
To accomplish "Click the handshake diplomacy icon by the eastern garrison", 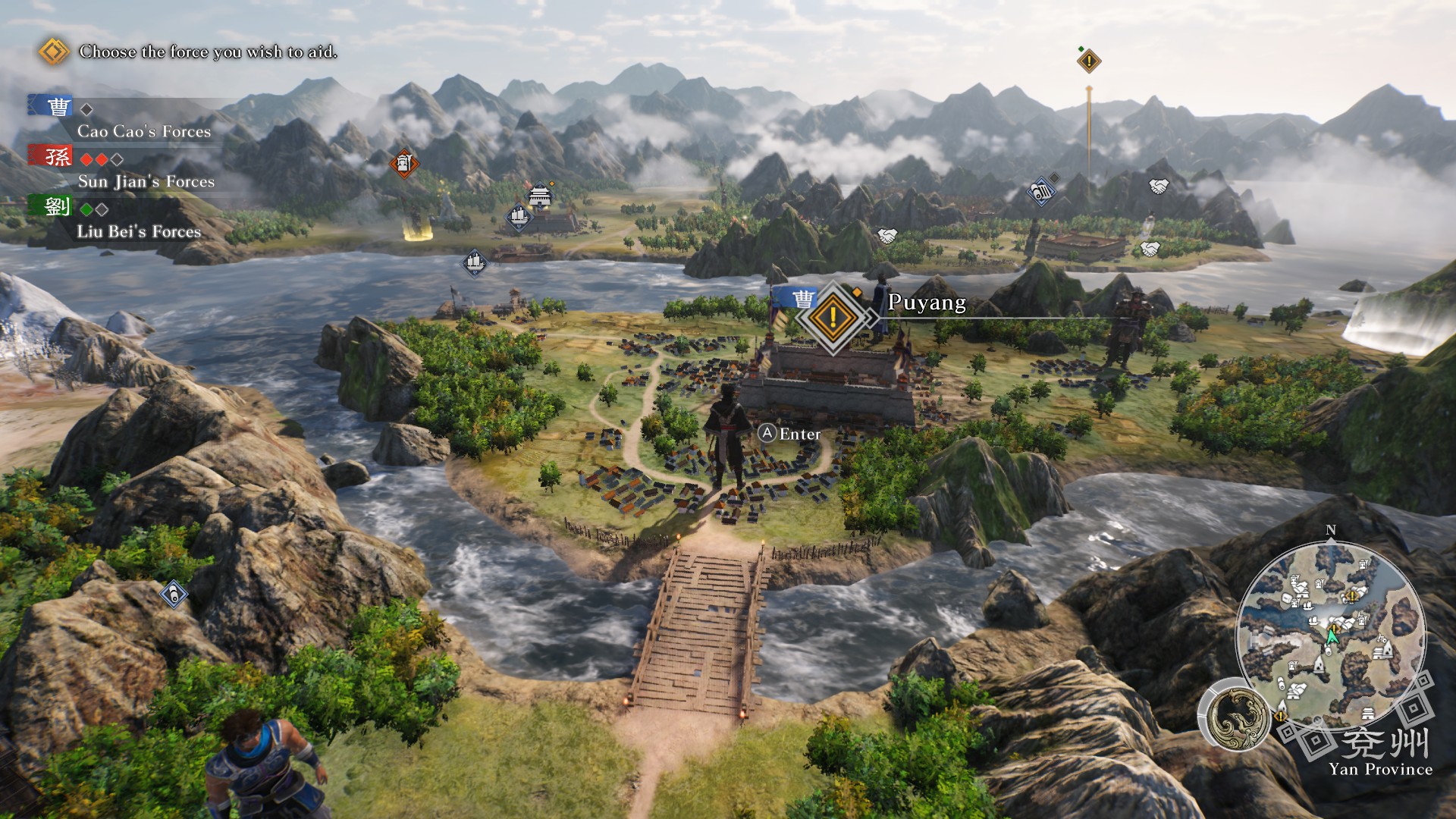I will (x=1150, y=250).
